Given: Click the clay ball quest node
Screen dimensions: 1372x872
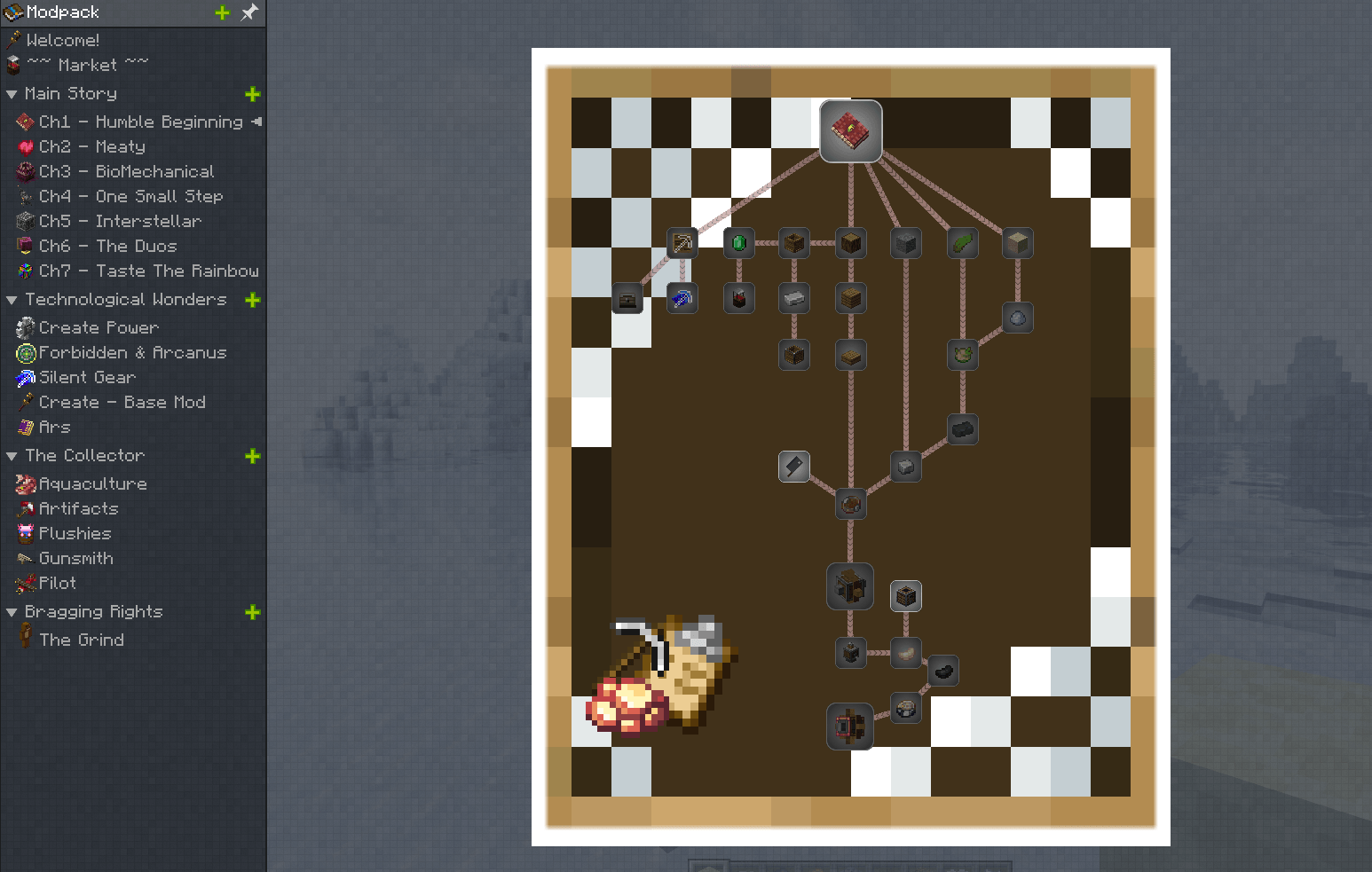Looking at the screenshot, I should (x=1018, y=318).
